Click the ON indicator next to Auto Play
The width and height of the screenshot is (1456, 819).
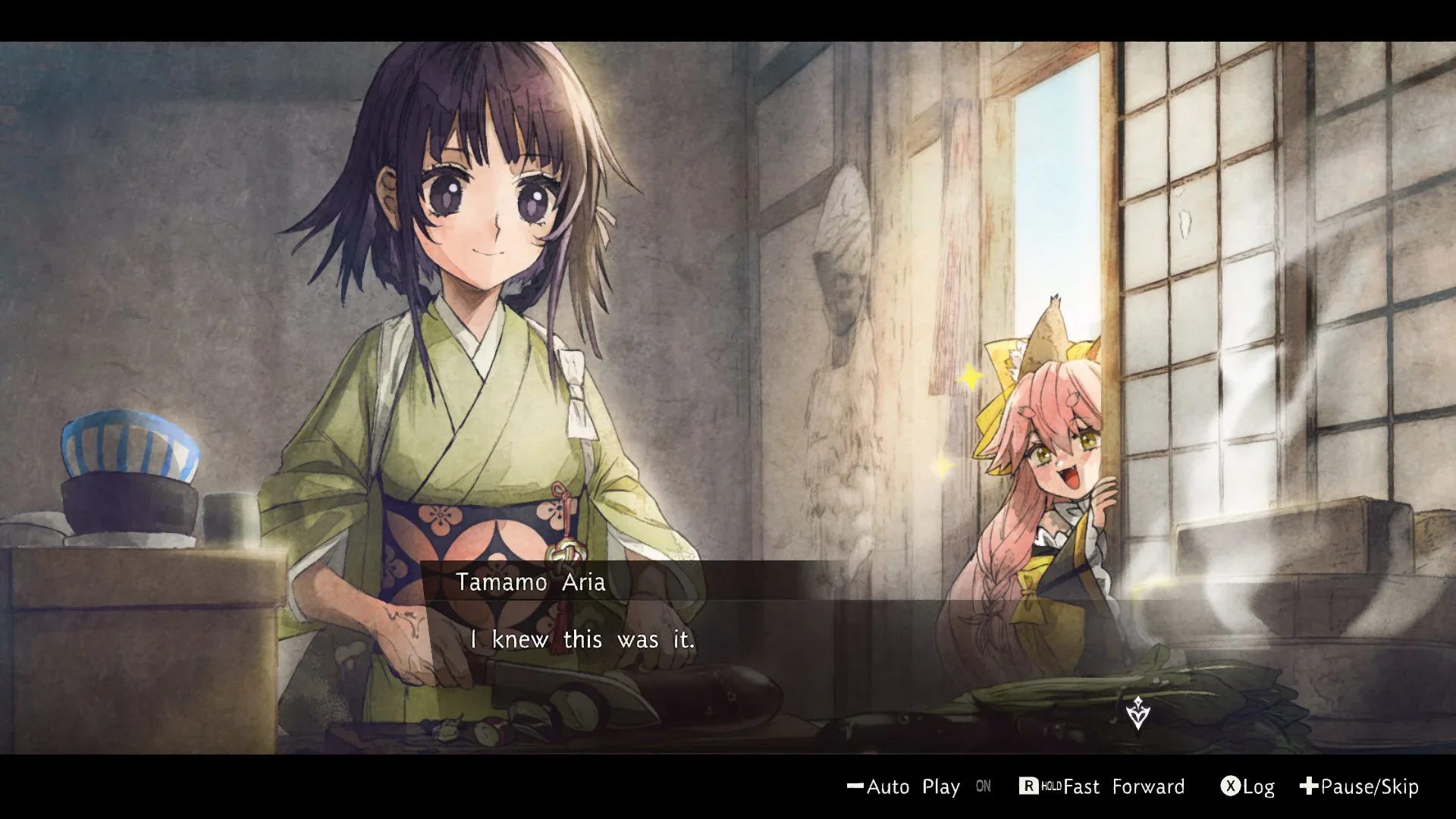tap(984, 787)
